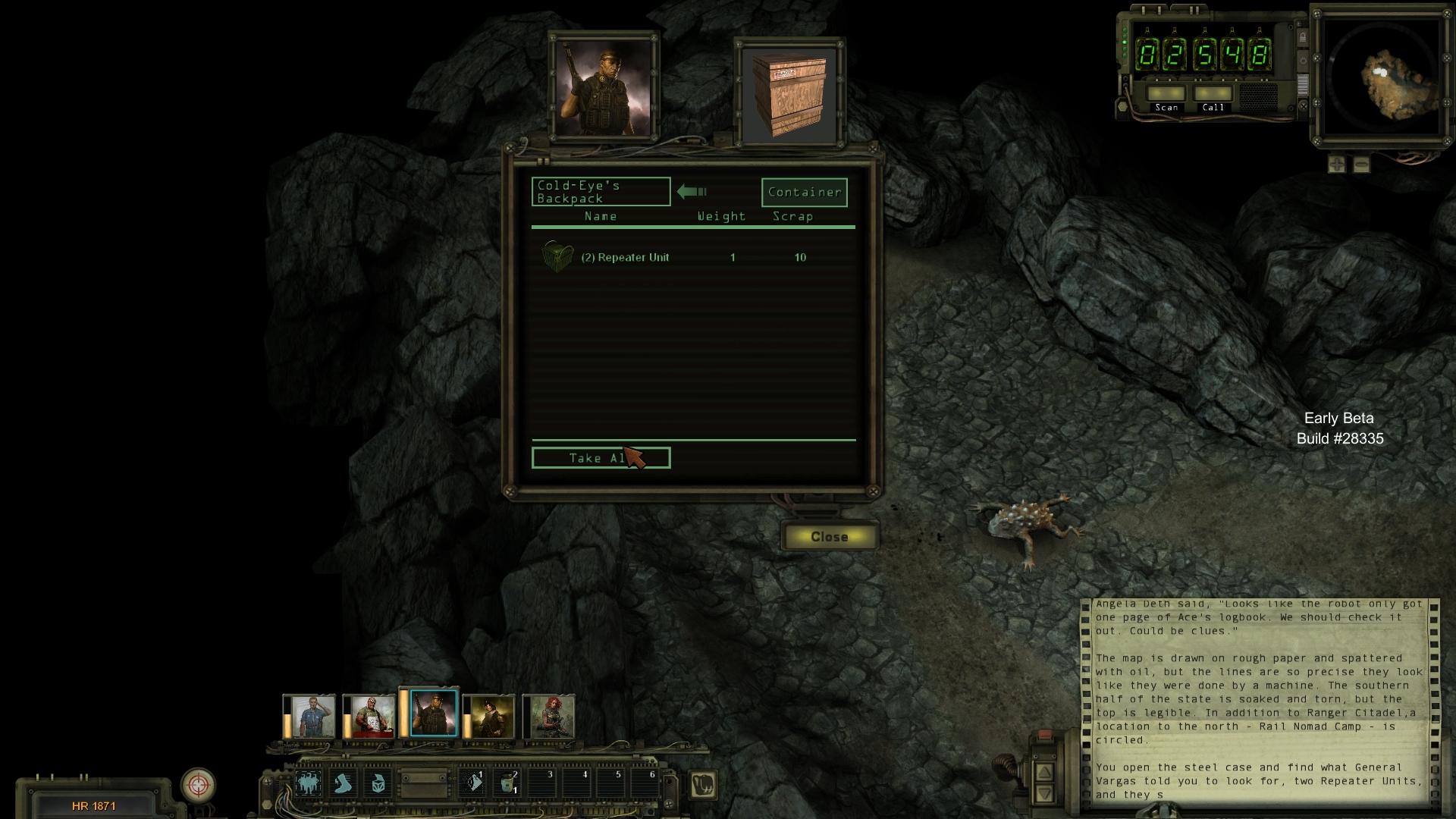Switch to Cold-Eye's Backpack tab
The image size is (1456, 819).
pos(601,192)
